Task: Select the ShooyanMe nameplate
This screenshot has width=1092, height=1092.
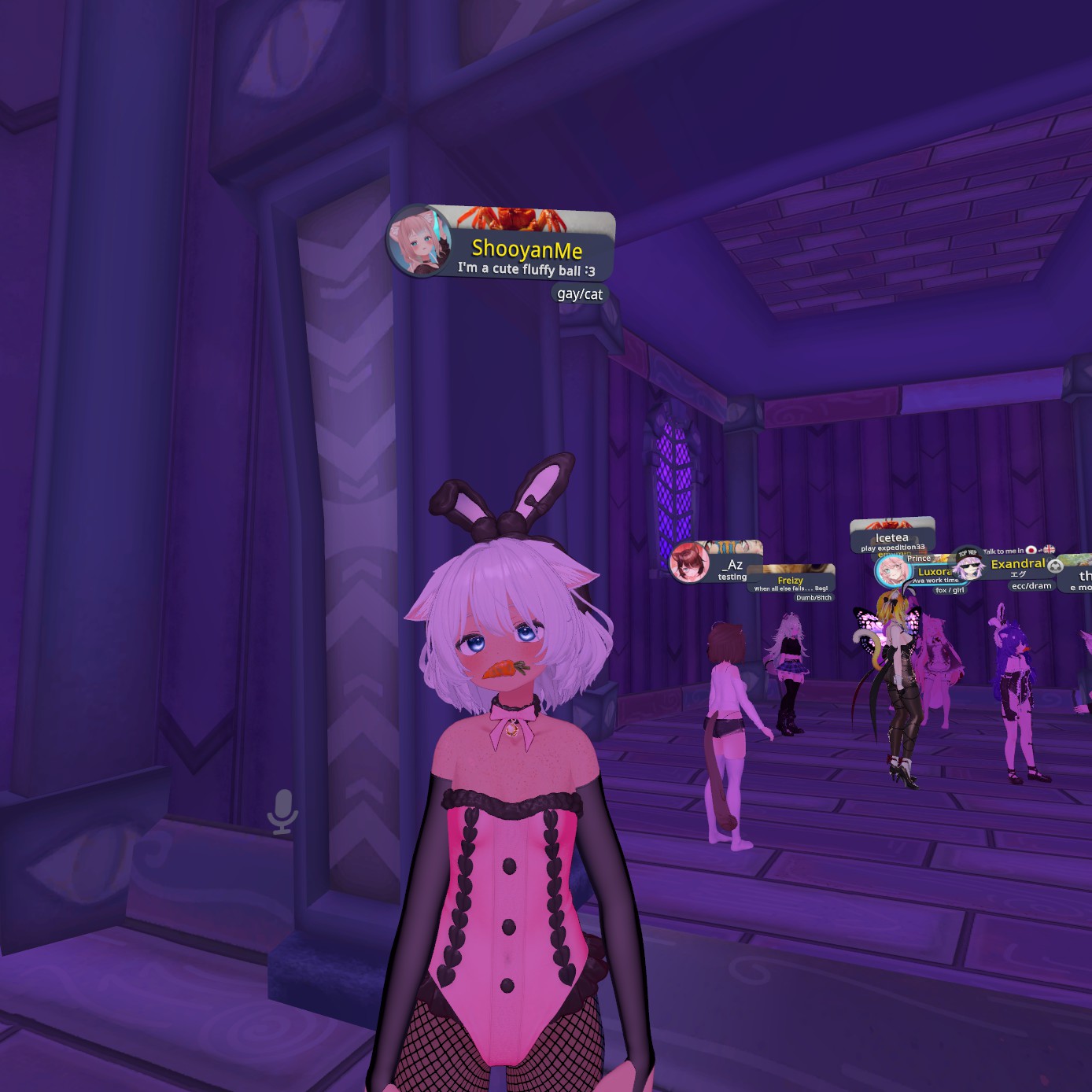Action: 526,250
